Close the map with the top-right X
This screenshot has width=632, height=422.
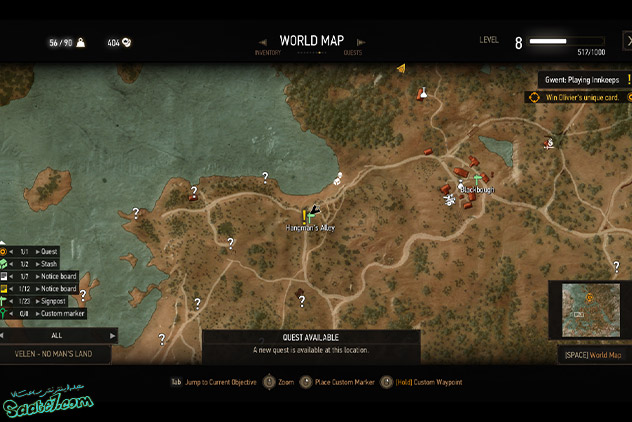(627, 41)
